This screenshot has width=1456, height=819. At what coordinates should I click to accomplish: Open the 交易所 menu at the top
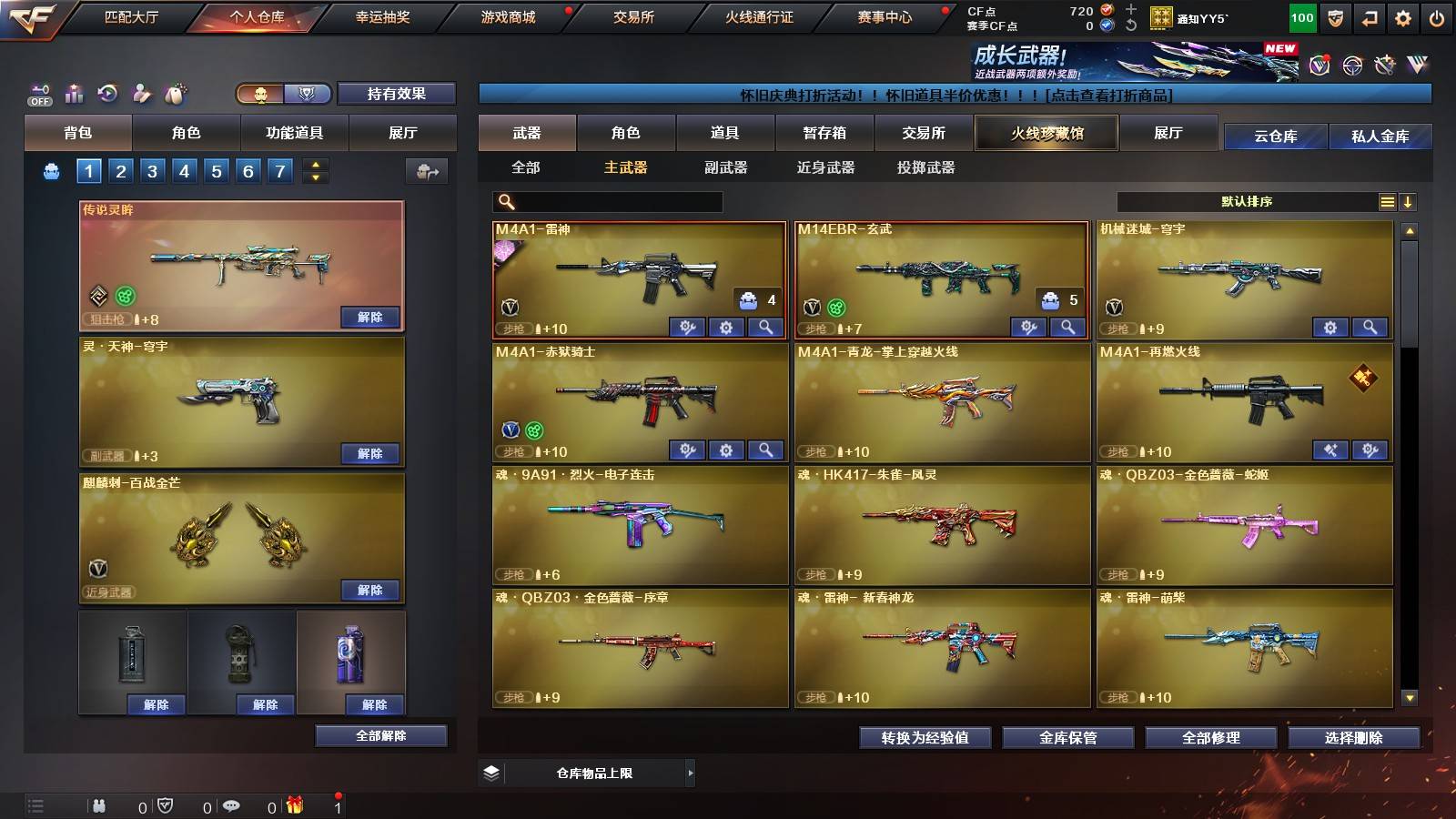click(x=634, y=16)
